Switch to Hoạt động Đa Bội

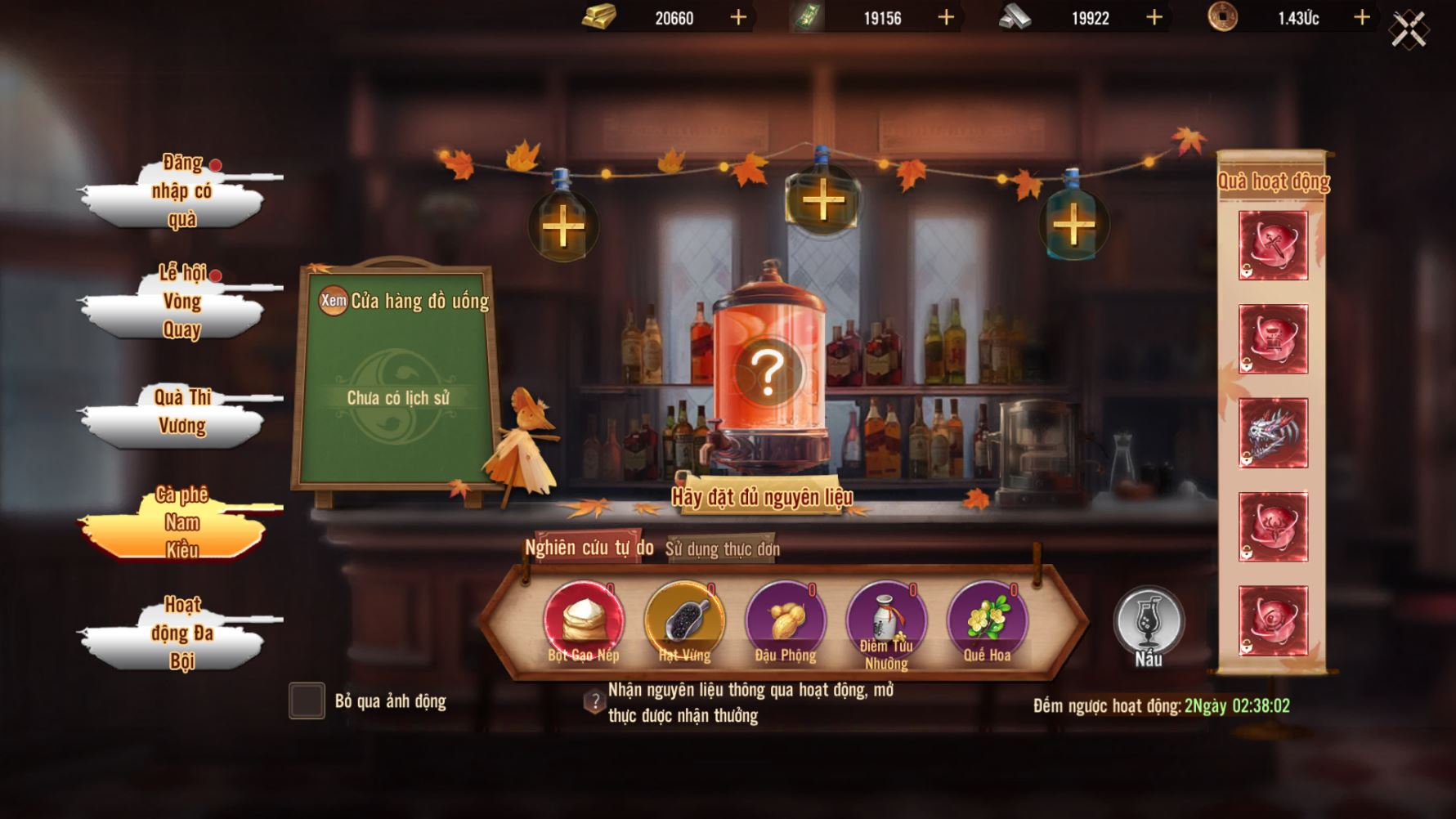[181, 633]
